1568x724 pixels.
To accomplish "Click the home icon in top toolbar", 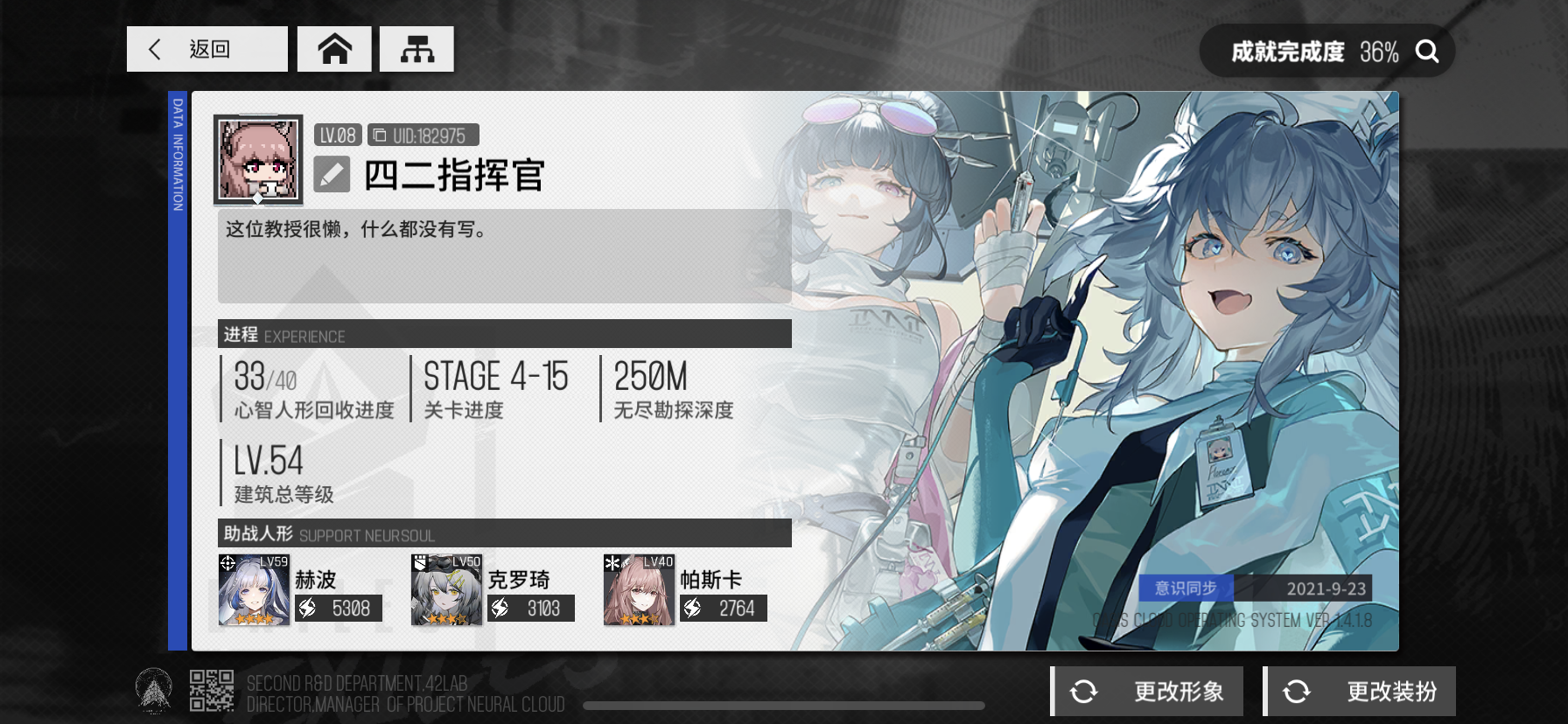I will pyautogui.click(x=334, y=49).
